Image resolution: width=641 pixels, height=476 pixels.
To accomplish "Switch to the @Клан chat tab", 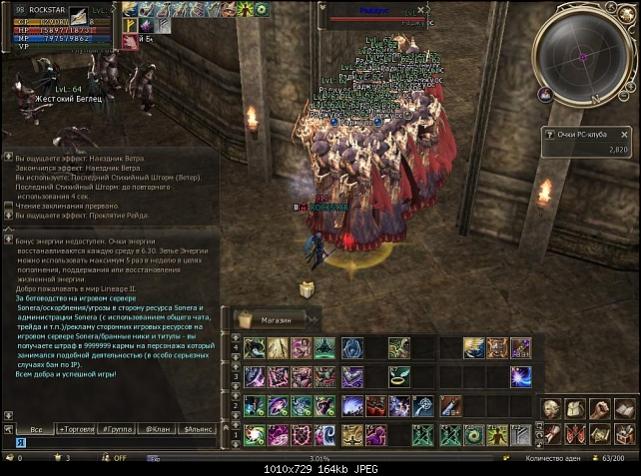I will 155,428.
